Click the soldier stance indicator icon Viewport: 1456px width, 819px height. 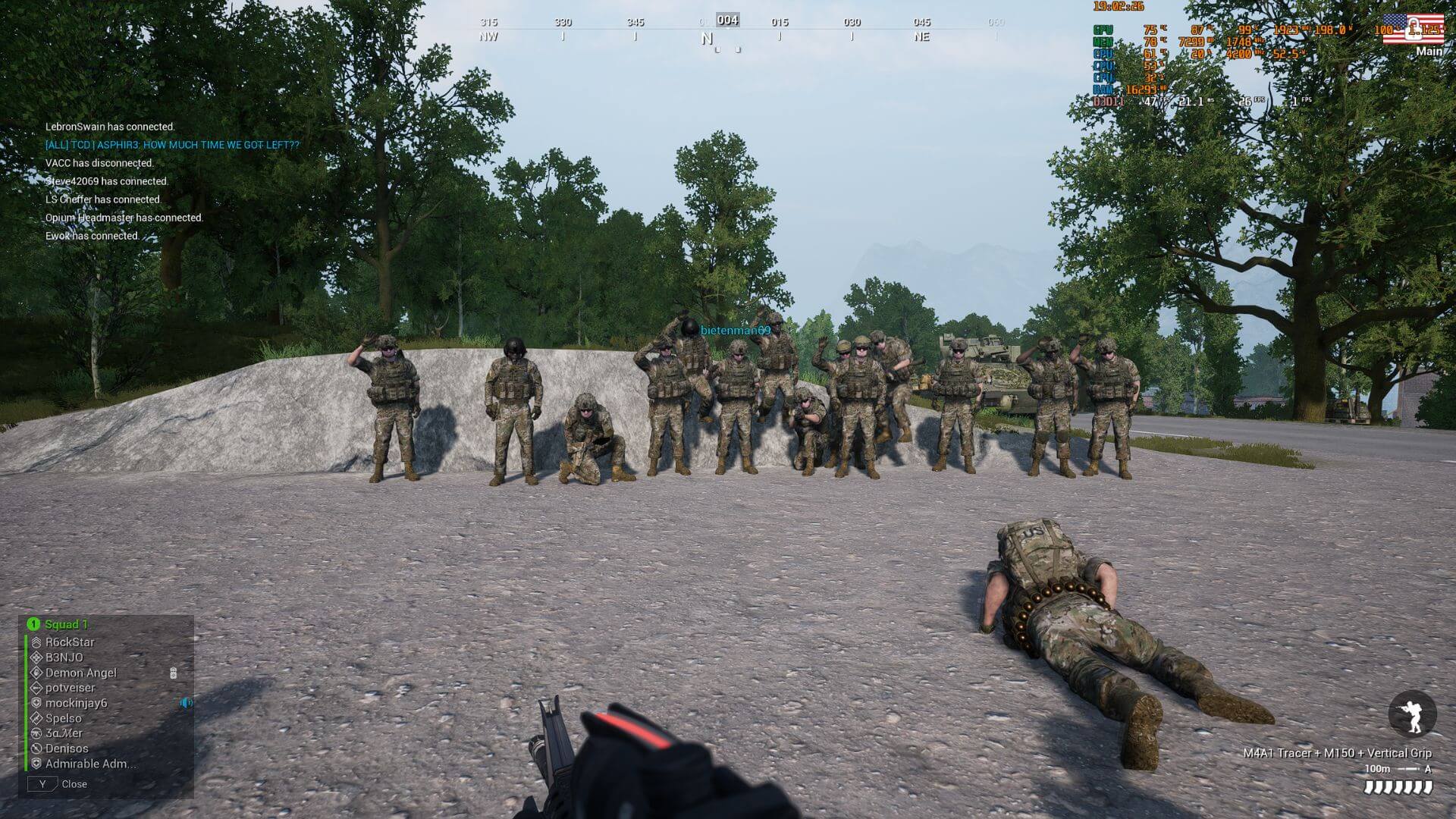[1412, 714]
